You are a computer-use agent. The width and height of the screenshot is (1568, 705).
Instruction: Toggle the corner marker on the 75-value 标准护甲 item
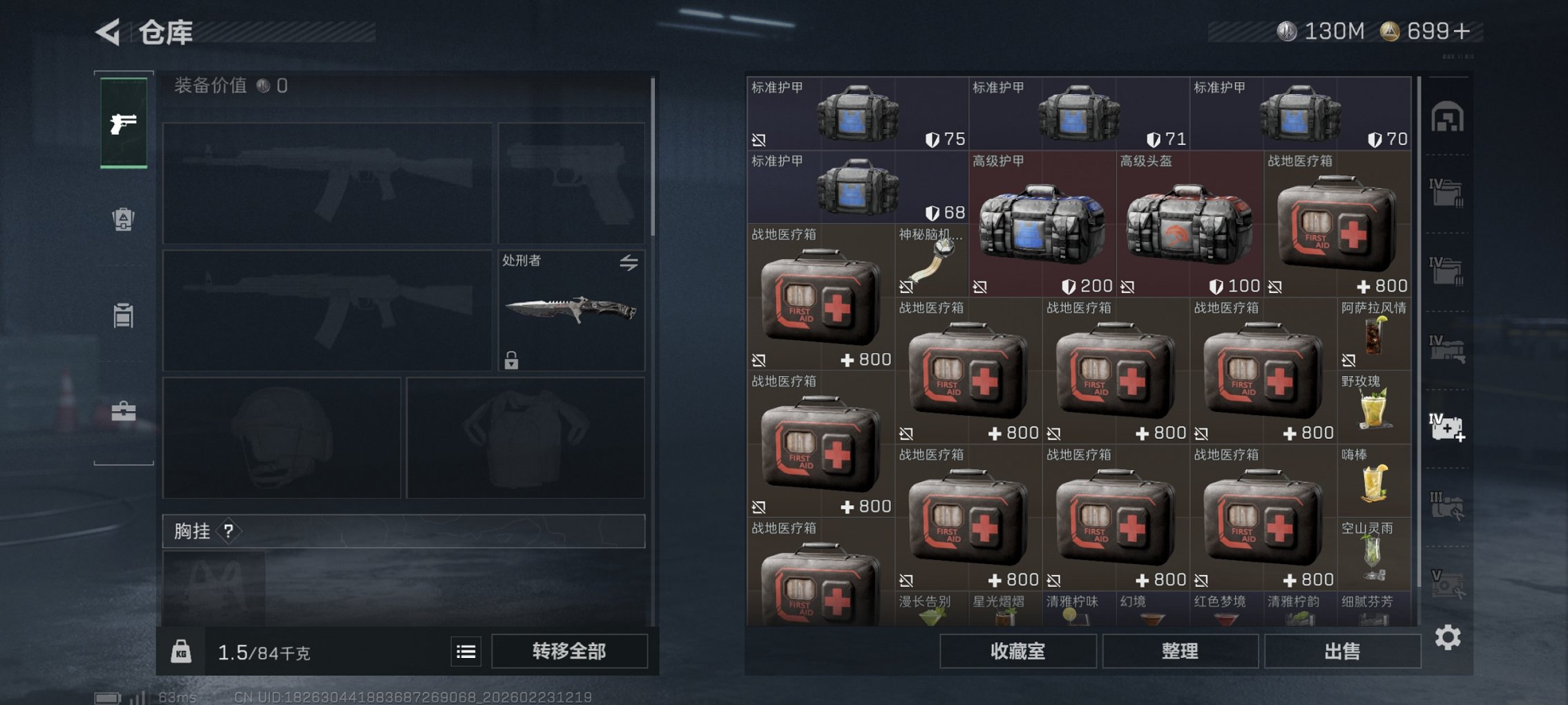(x=759, y=140)
